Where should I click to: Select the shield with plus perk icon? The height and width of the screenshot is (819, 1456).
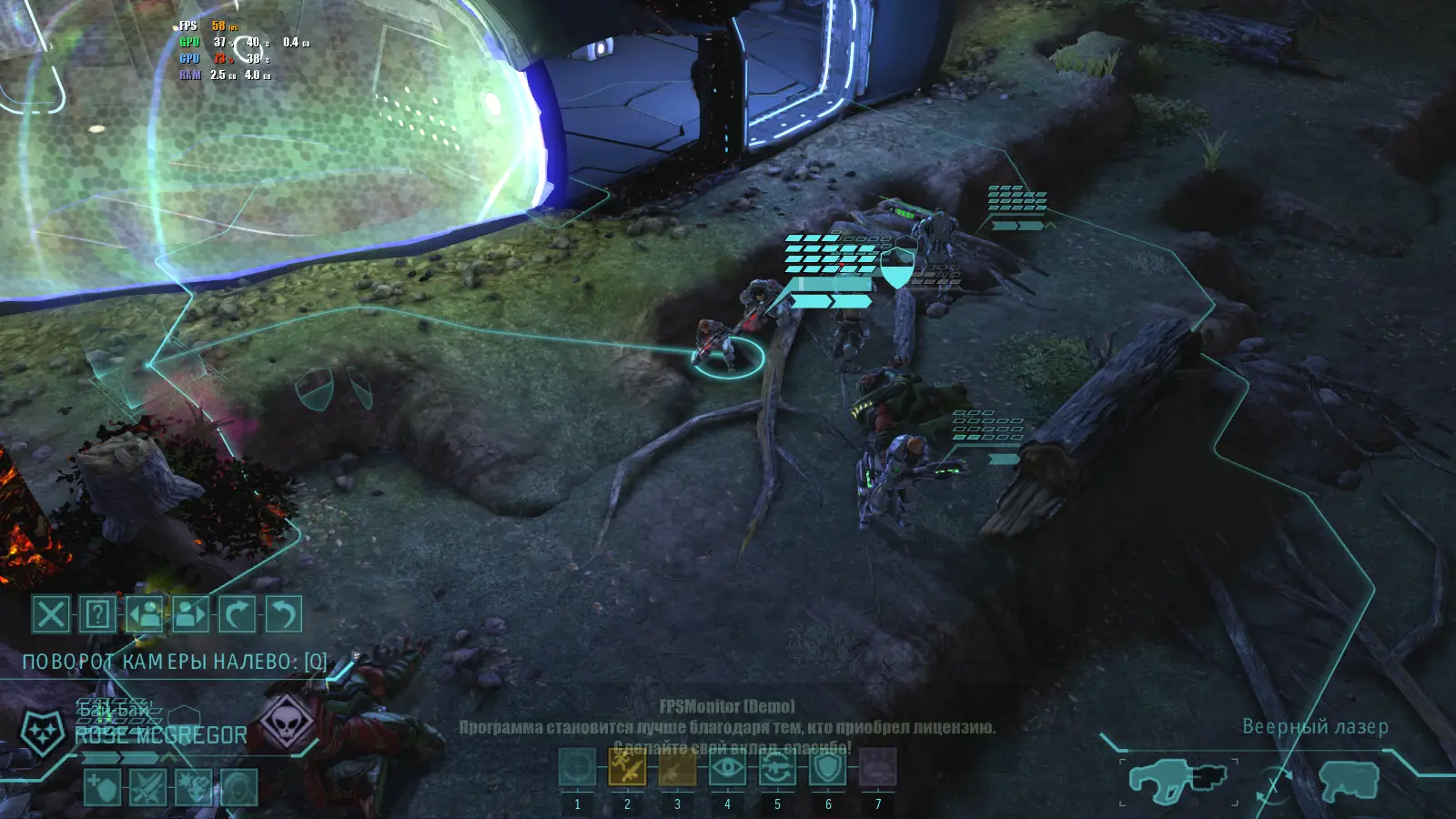pos(102,787)
